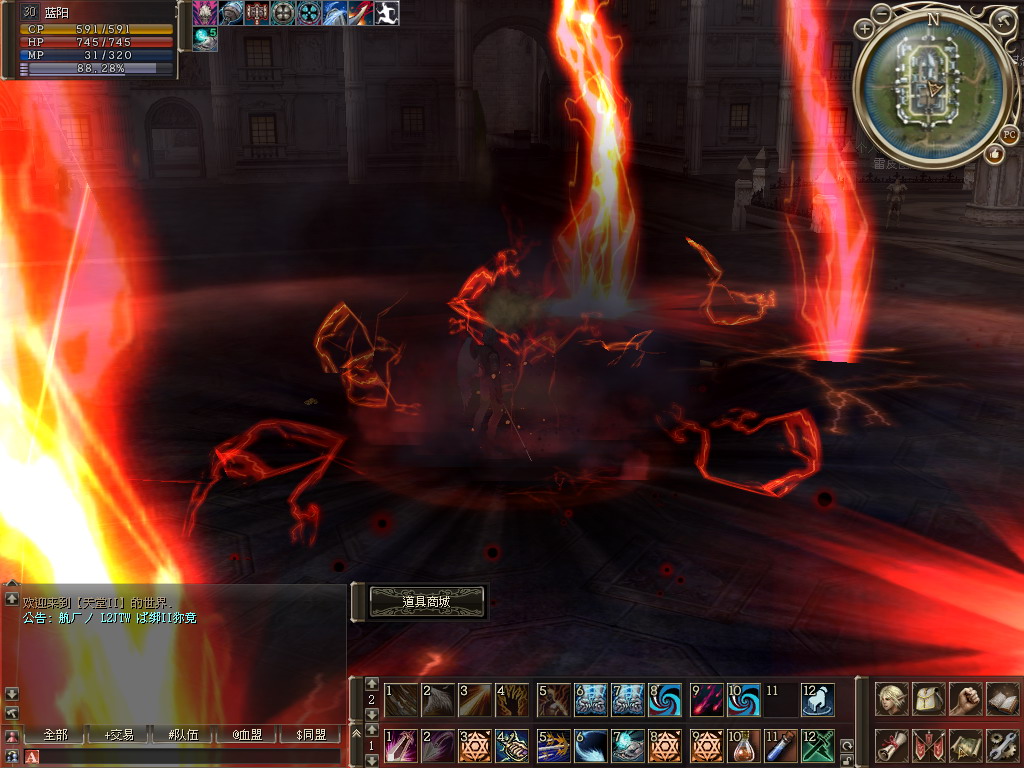Click the PC button beside the minimap
Image resolution: width=1024 pixels, height=768 pixels.
pos(1010,135)
